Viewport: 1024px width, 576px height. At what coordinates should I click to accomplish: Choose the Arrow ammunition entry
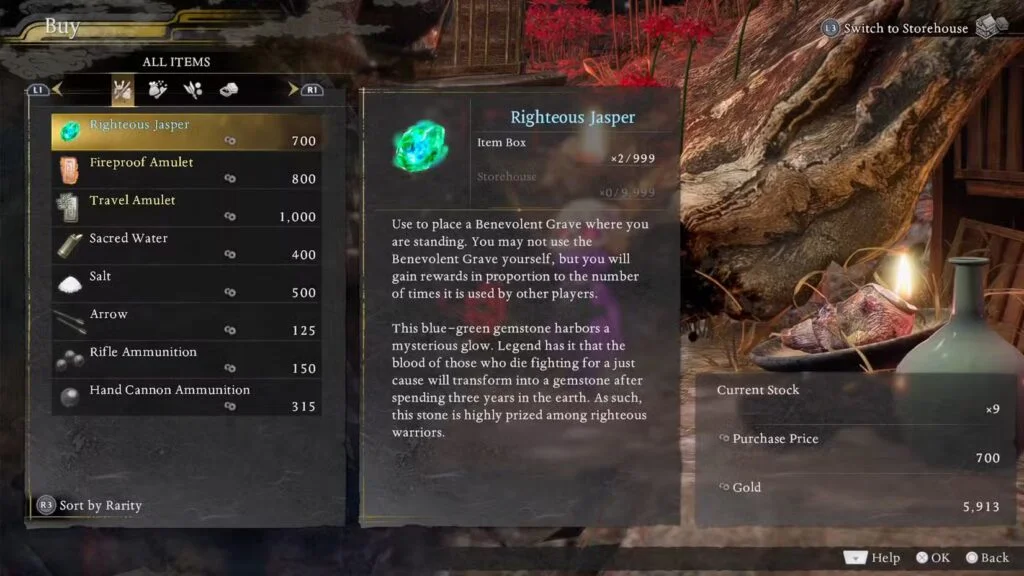coord(186,322)
